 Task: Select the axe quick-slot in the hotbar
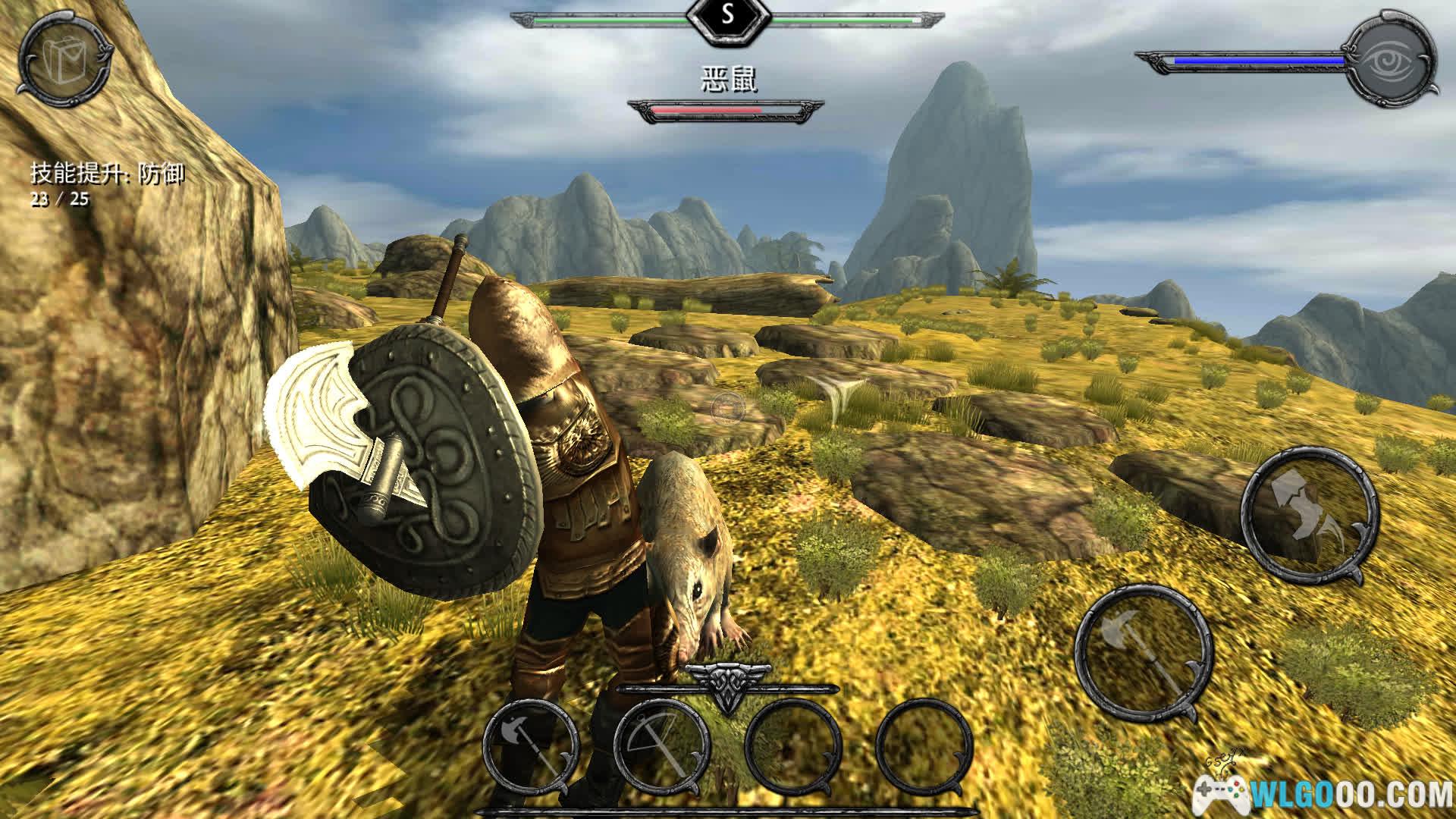coord(530,745)
